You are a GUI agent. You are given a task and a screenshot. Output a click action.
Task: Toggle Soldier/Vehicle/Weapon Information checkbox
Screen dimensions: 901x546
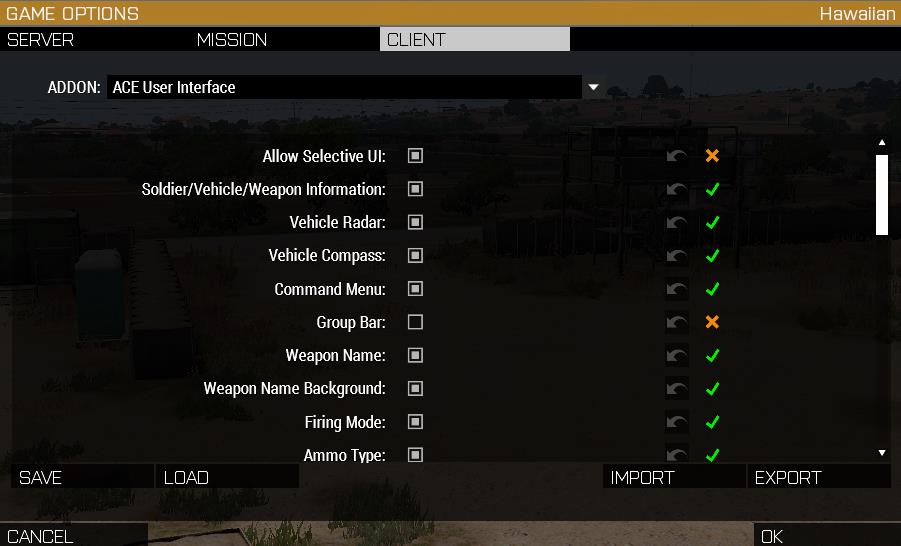415,189
